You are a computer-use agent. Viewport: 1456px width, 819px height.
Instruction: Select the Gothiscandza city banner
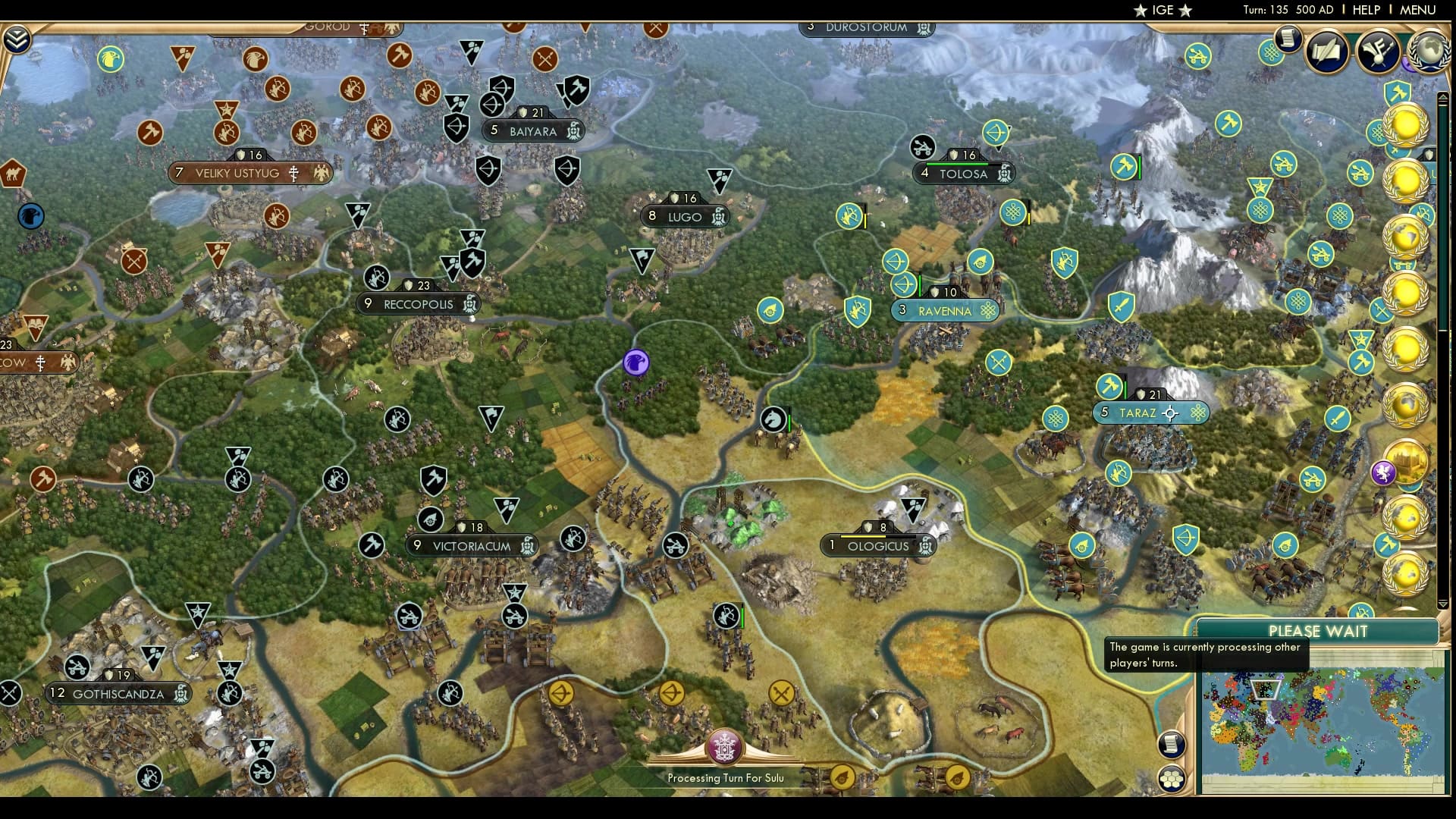(x=118, y=693)
